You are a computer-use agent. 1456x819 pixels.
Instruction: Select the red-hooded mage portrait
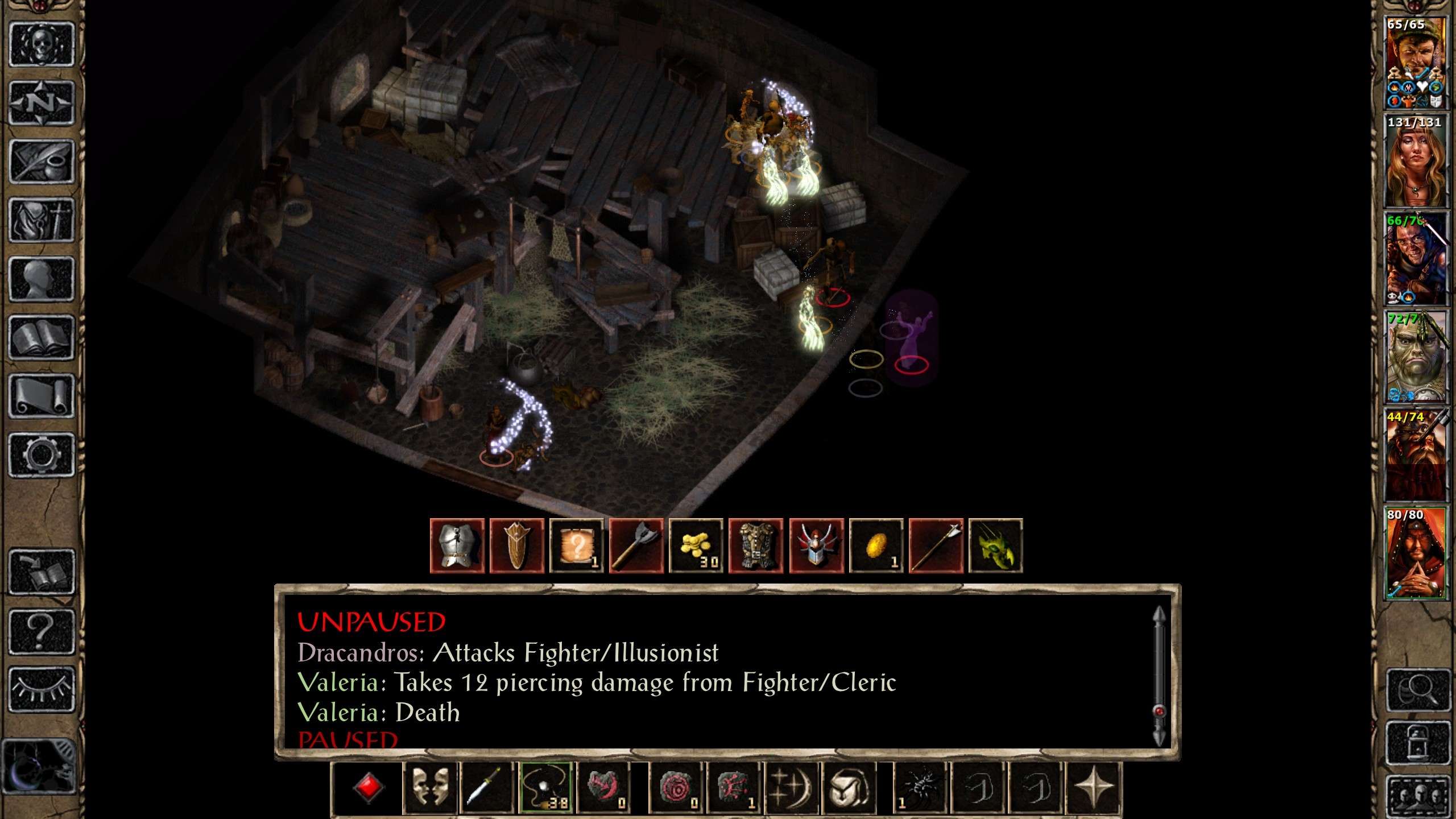1415,553
